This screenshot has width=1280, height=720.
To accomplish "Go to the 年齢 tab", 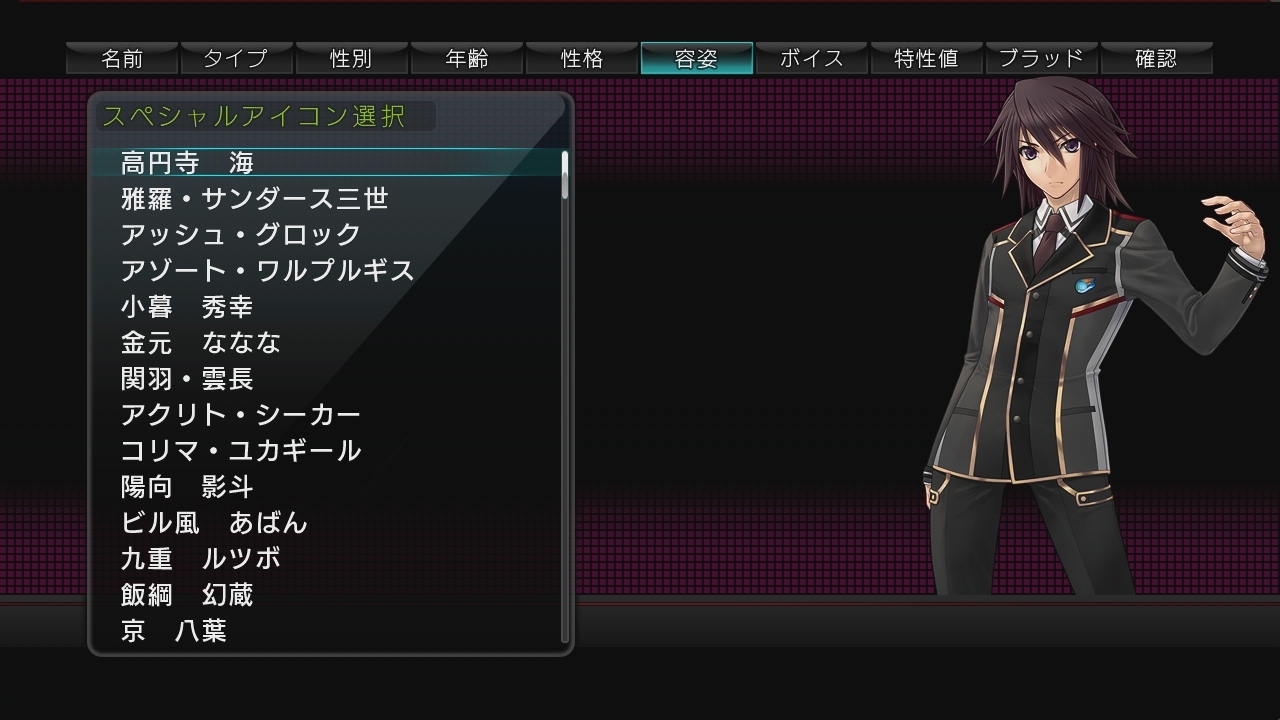I will point(466,58).
